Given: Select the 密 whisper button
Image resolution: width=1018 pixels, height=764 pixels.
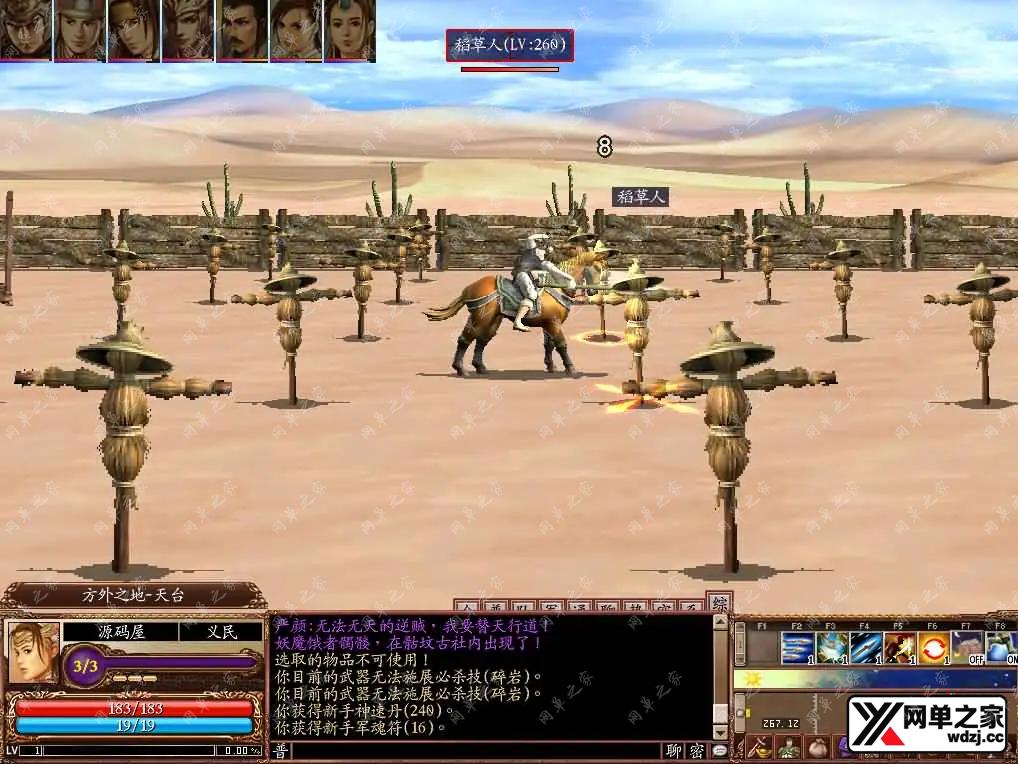Looking at the screenshot, I should pyautogui.click(x=697, y=751).
